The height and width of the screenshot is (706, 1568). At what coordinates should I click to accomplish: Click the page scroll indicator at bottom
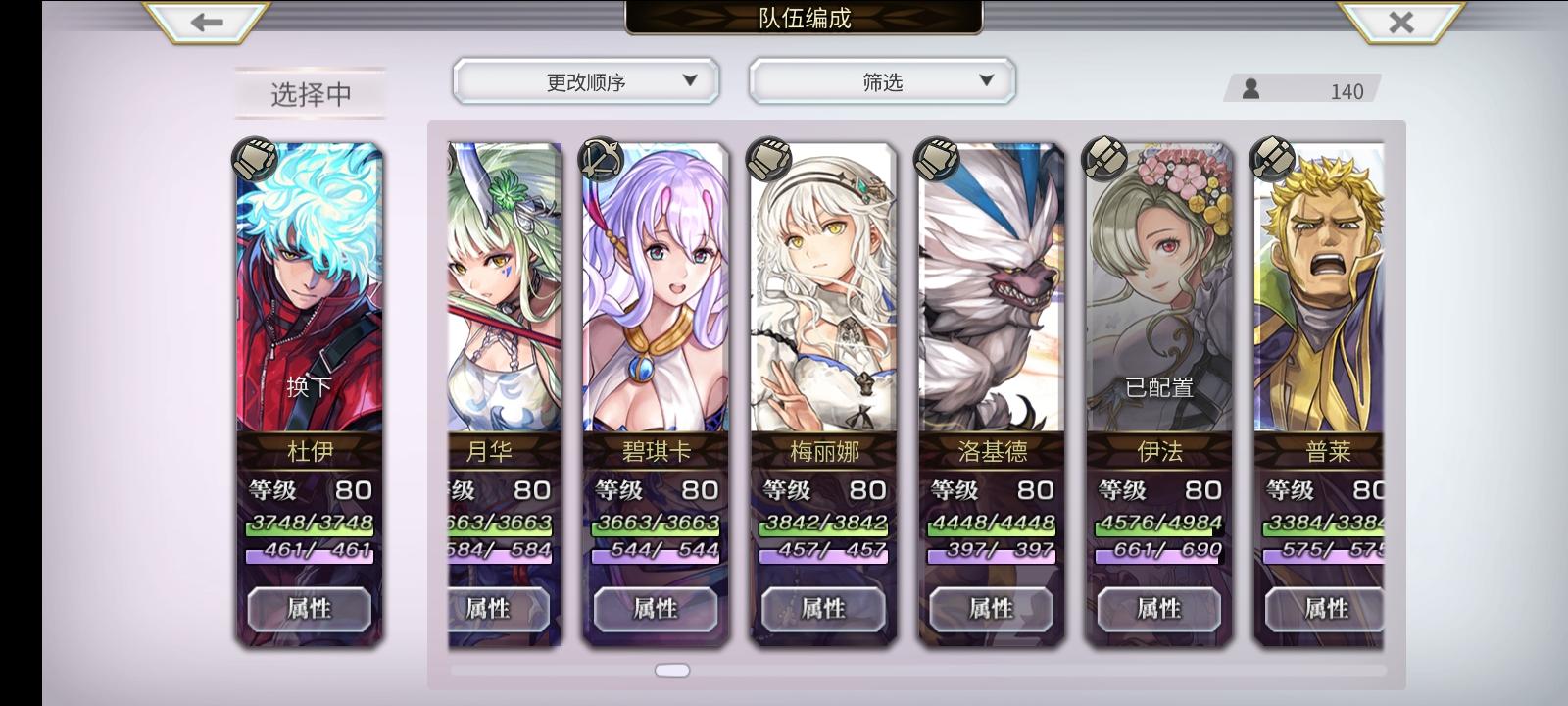(x=670, y=669)
